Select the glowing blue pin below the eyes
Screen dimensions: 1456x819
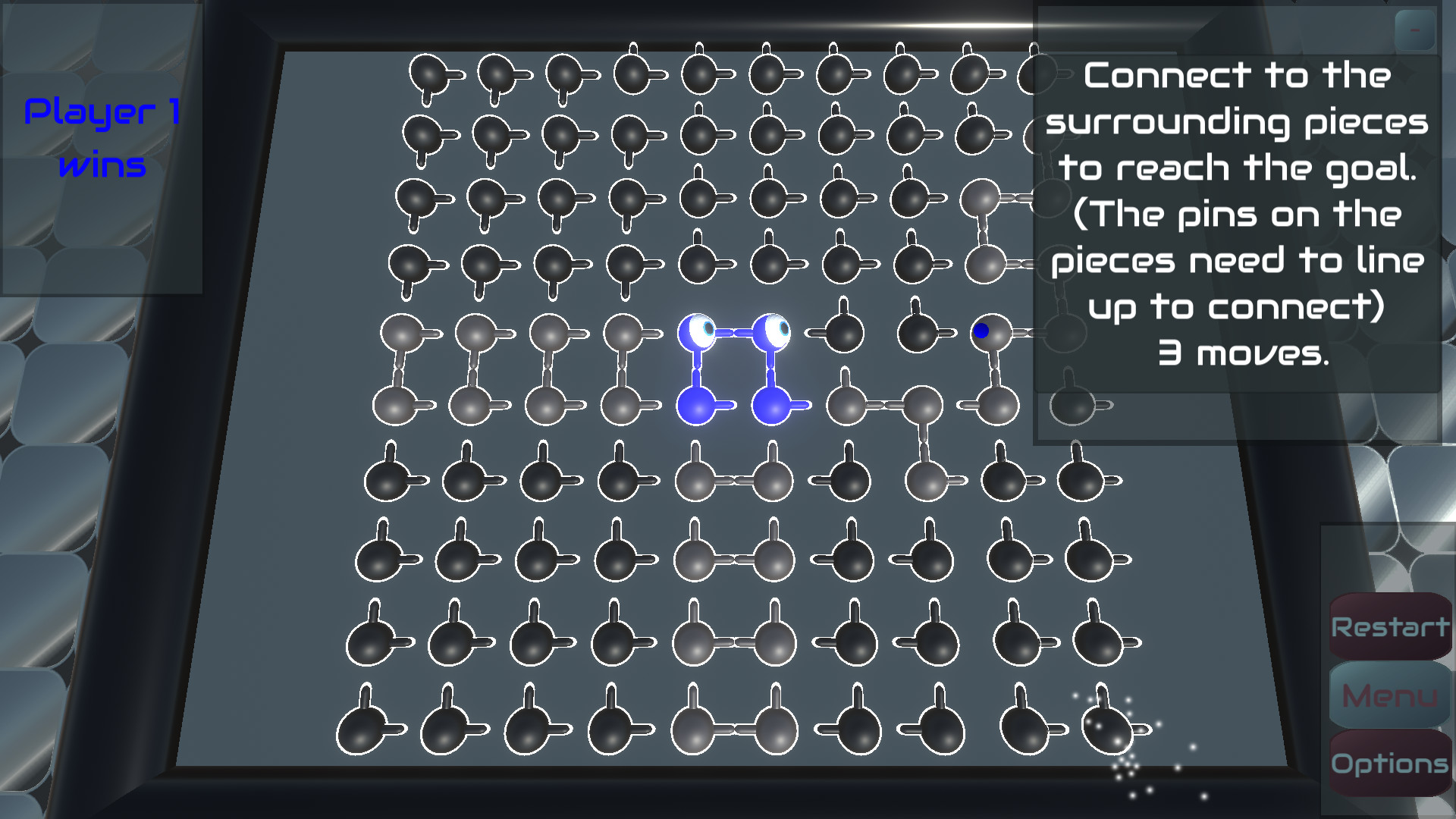point(698,407)
